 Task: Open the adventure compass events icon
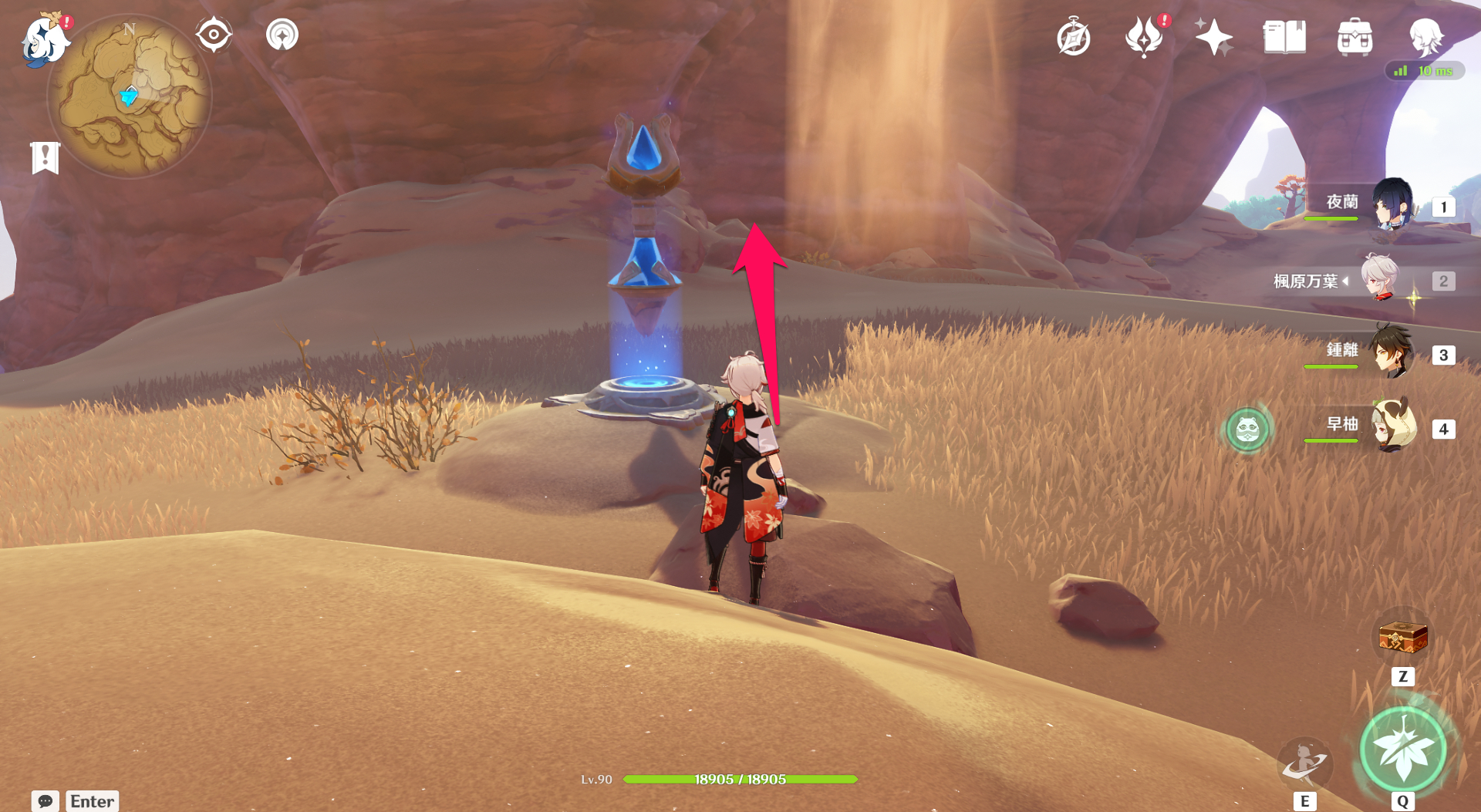click(1073, 38)
